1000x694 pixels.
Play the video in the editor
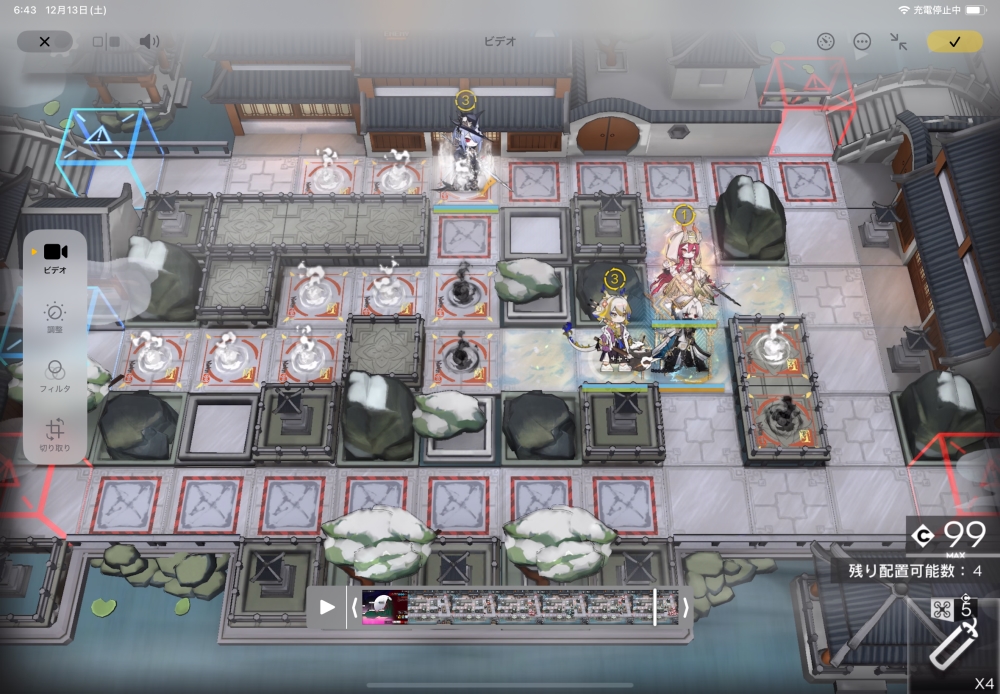pos(327,607)
